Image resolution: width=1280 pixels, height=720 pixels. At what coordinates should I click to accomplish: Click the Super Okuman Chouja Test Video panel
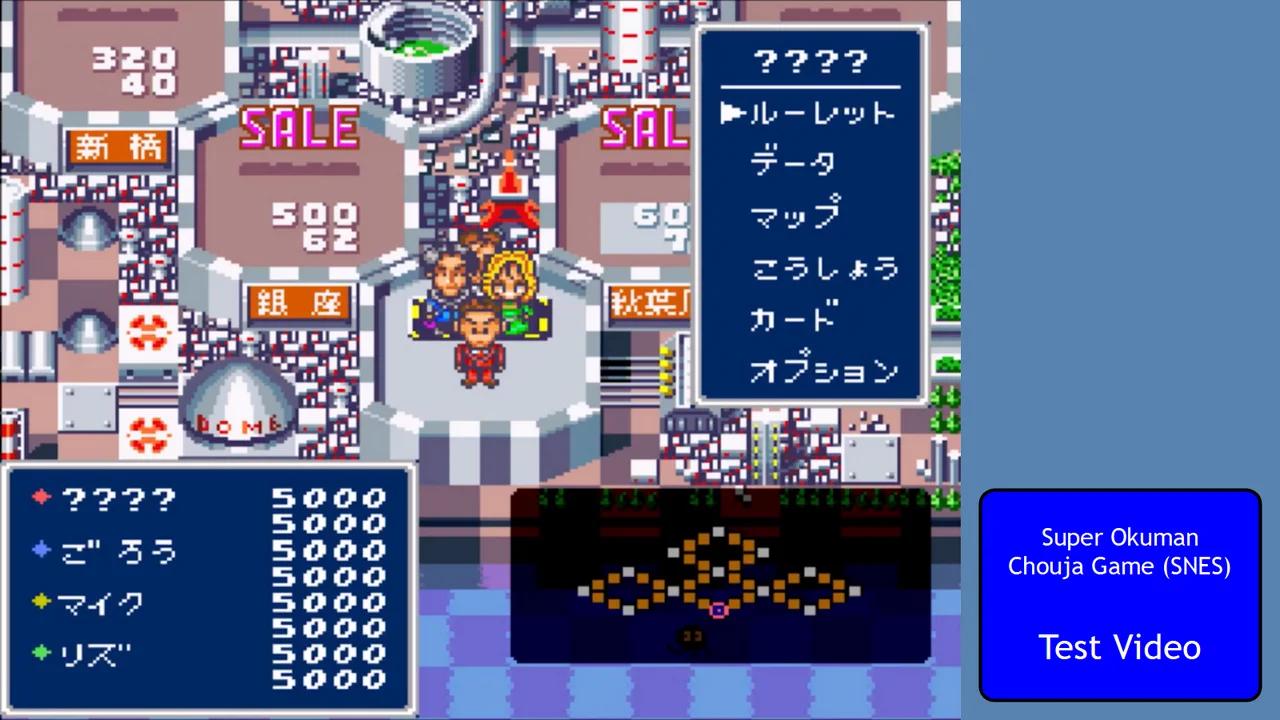(1119, 595)
